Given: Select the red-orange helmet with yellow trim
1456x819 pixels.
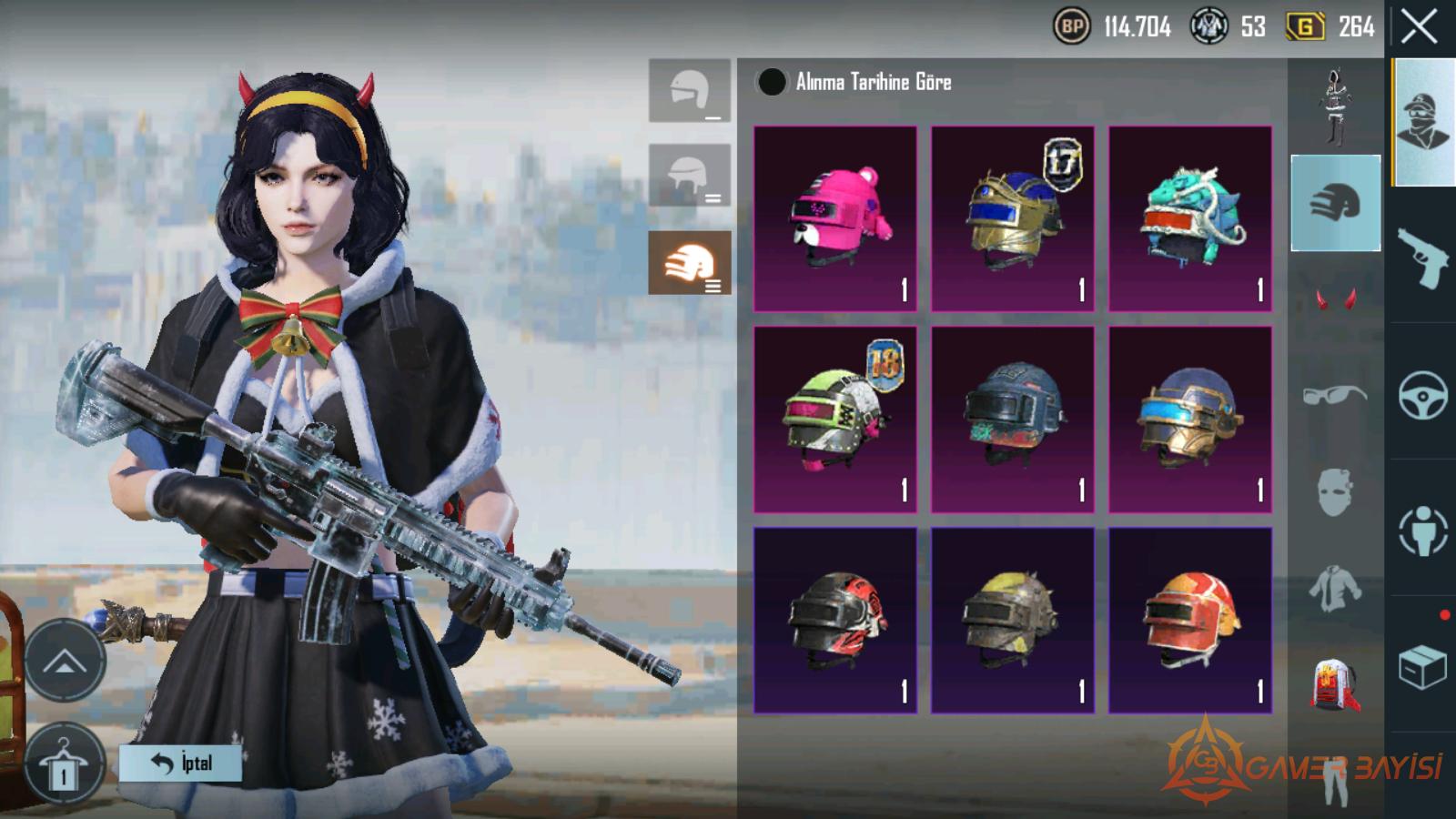Looking at the screenshot, I should [x=1189, y=619].
